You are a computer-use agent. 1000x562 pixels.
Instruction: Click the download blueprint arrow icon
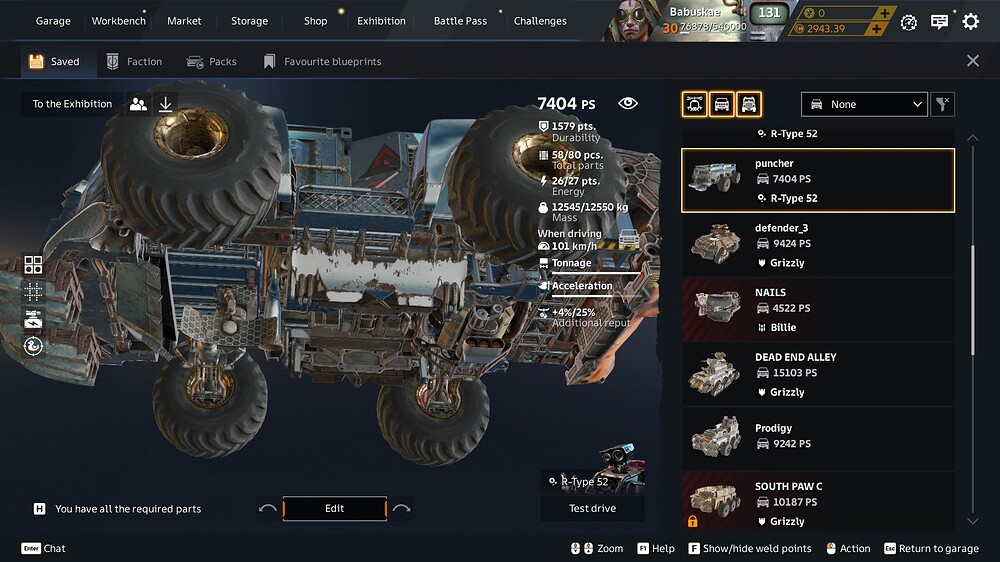tap(166, 104)
